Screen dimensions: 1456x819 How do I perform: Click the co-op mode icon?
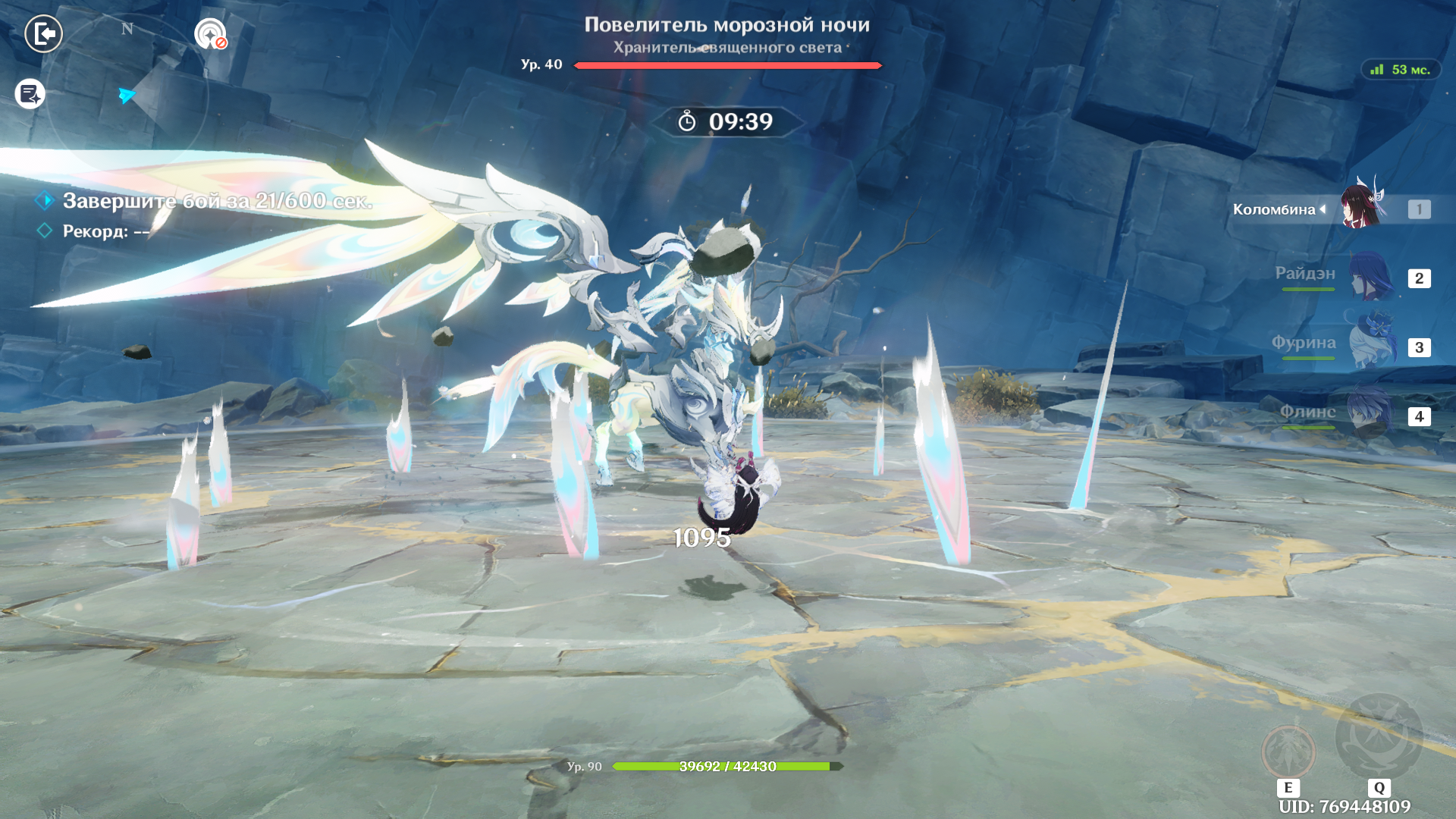tap(210, 34)
